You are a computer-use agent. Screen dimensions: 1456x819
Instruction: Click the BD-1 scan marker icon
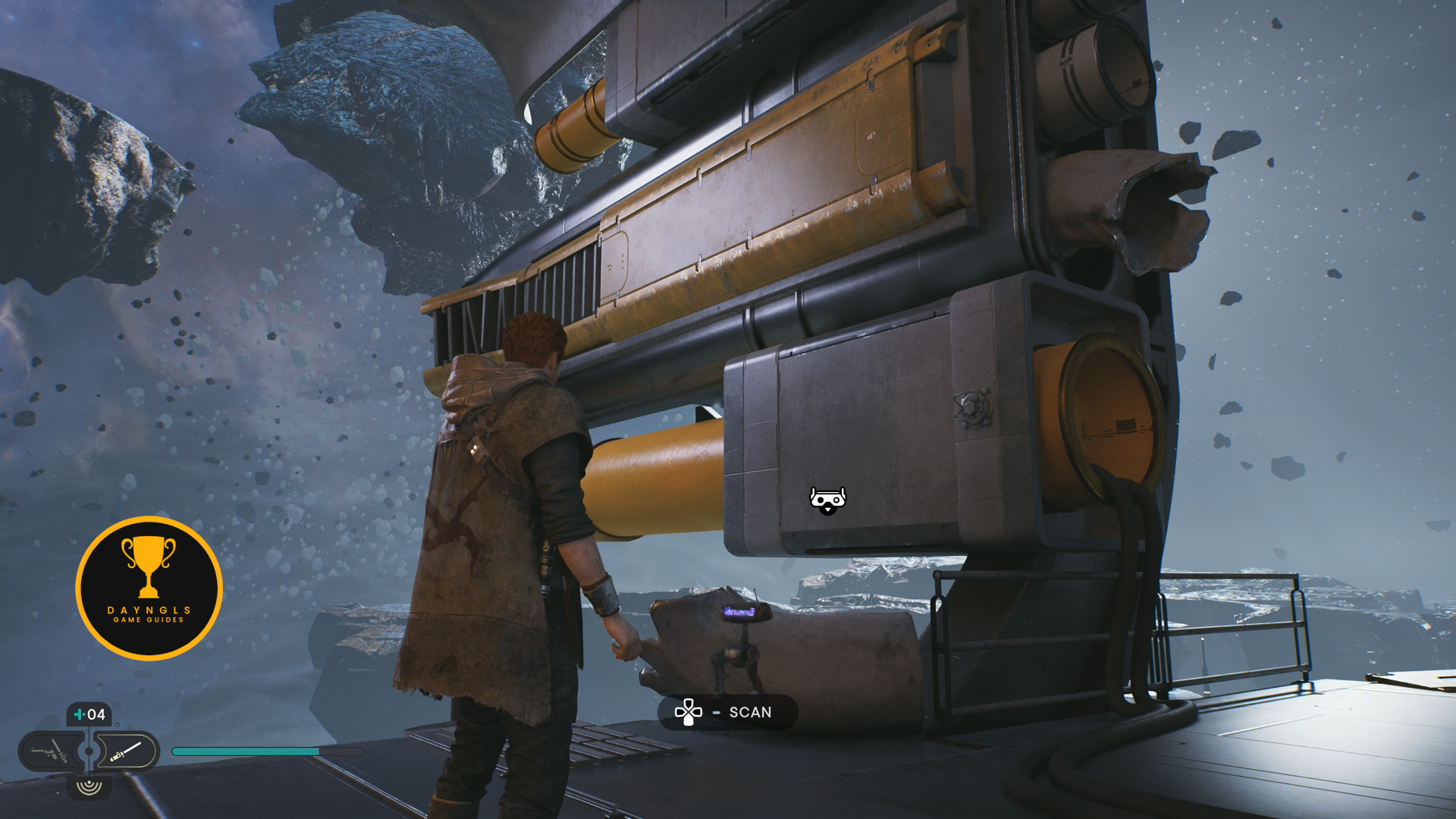click(827, 500)
